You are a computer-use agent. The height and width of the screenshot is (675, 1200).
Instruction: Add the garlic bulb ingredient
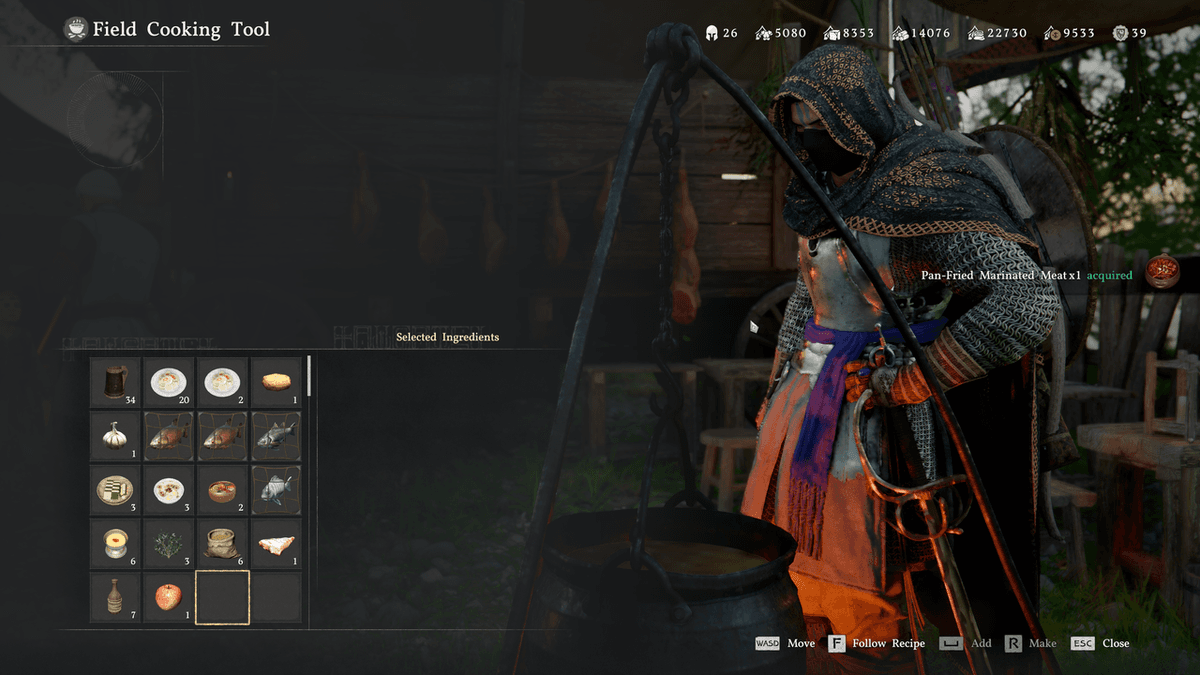point(115,436)
